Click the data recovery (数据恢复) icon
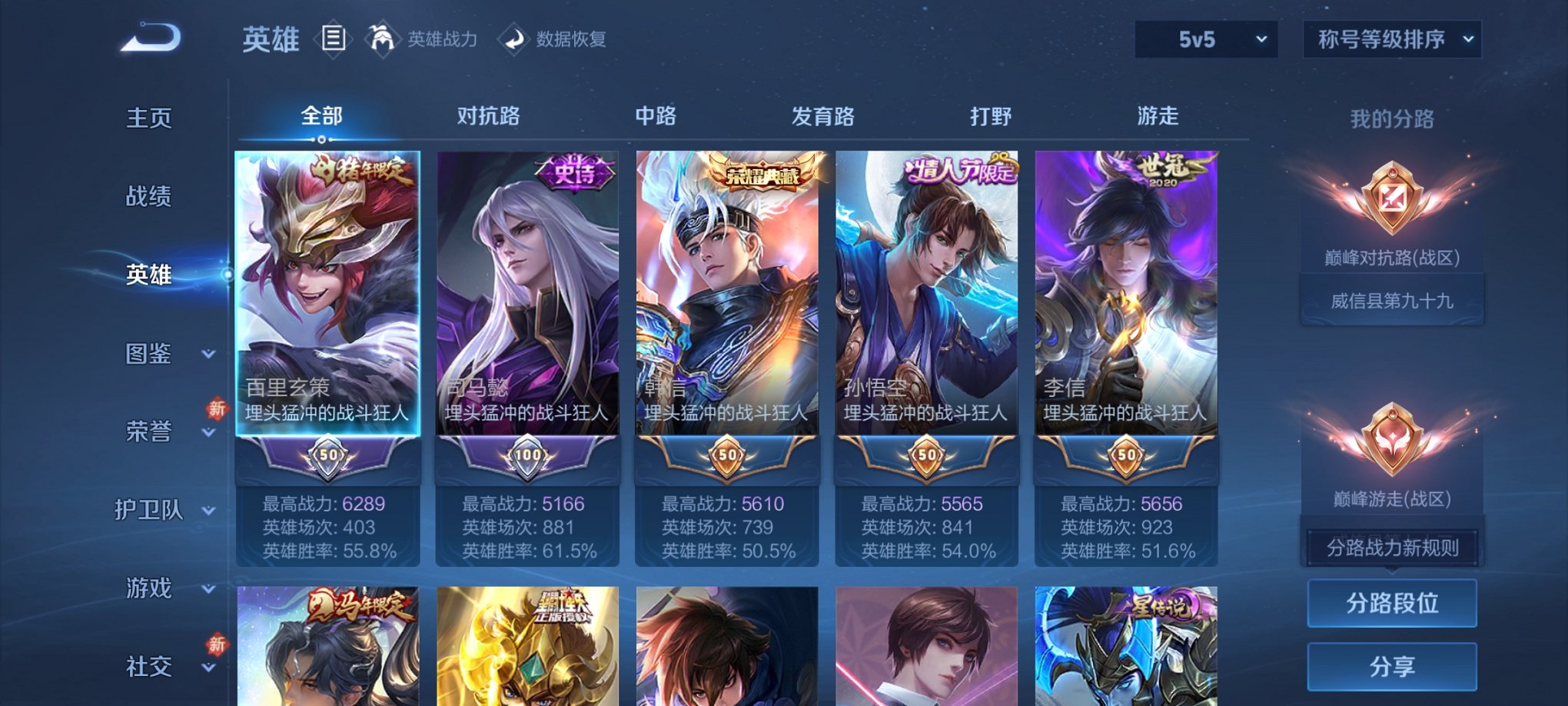Viewport: 1568px width, 706px height. [x=514, y=40]
